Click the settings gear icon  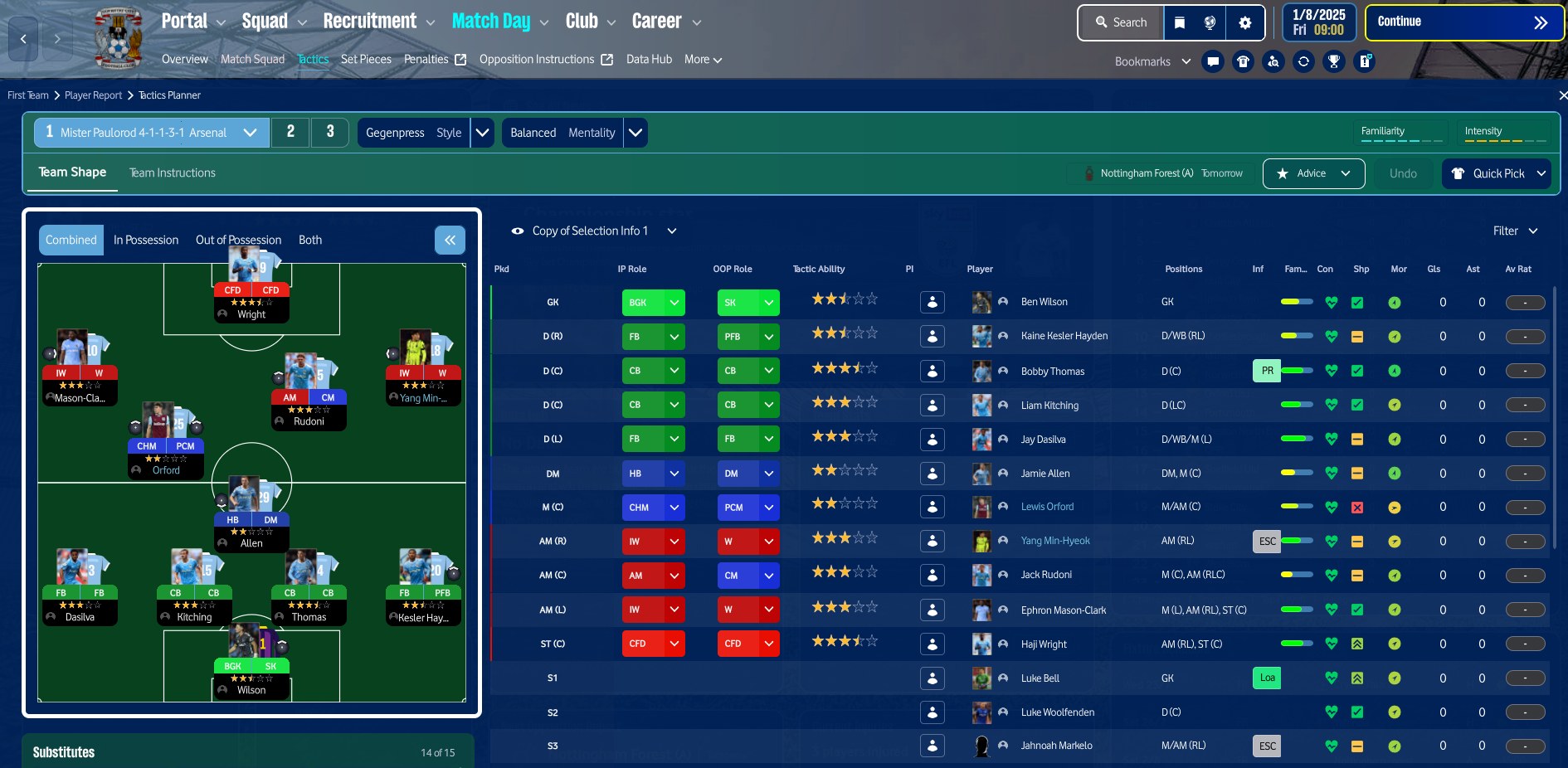click(x=1244, y=22)
